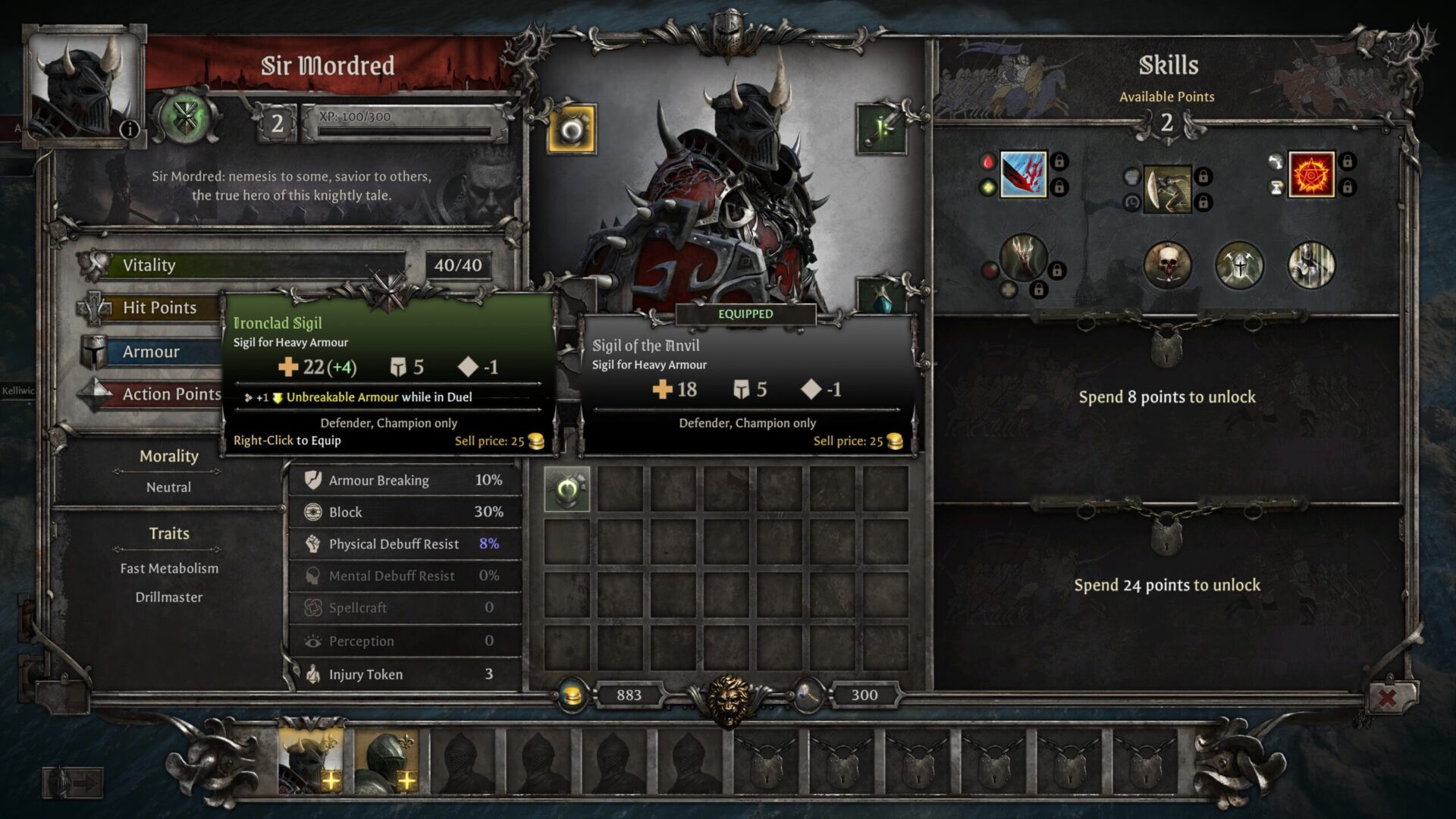Select the armoured knight passive skill
Image resolution: width=1456 pixels, height=819 pixels.
tap(1311, 265)
